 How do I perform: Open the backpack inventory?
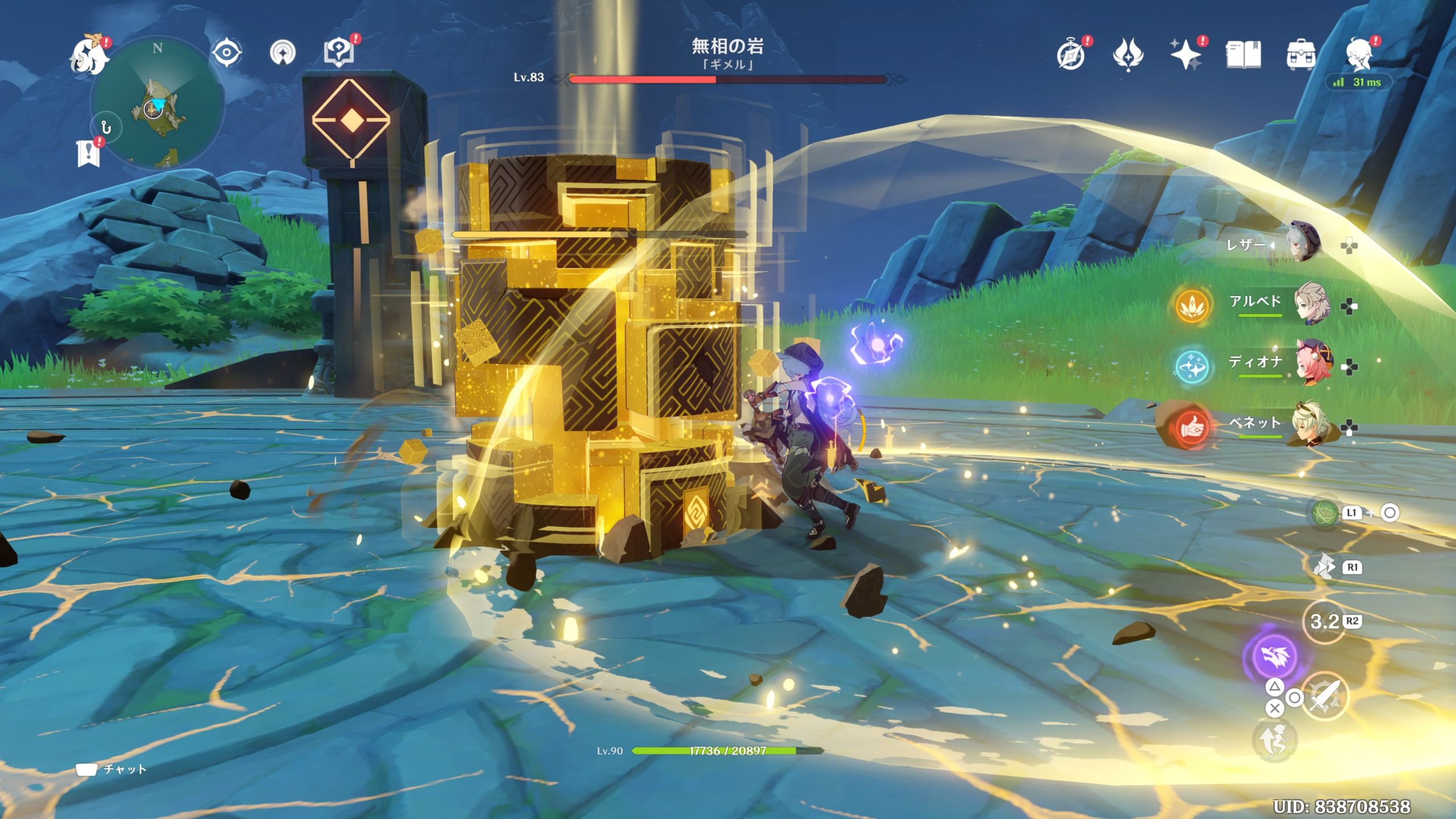[x=1300, y=55]
